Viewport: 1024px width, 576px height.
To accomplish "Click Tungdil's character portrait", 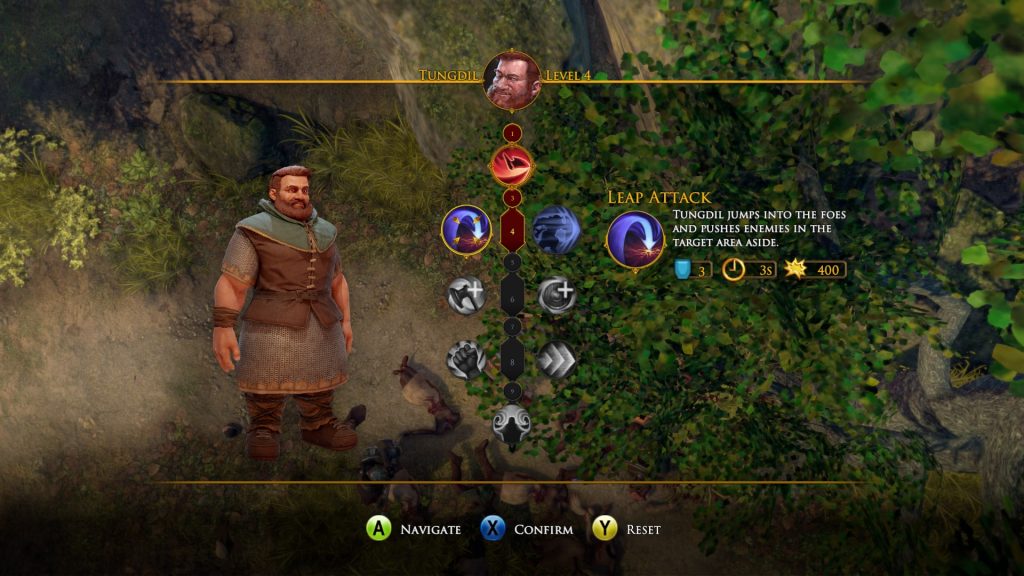I will [x=511, y=78].
